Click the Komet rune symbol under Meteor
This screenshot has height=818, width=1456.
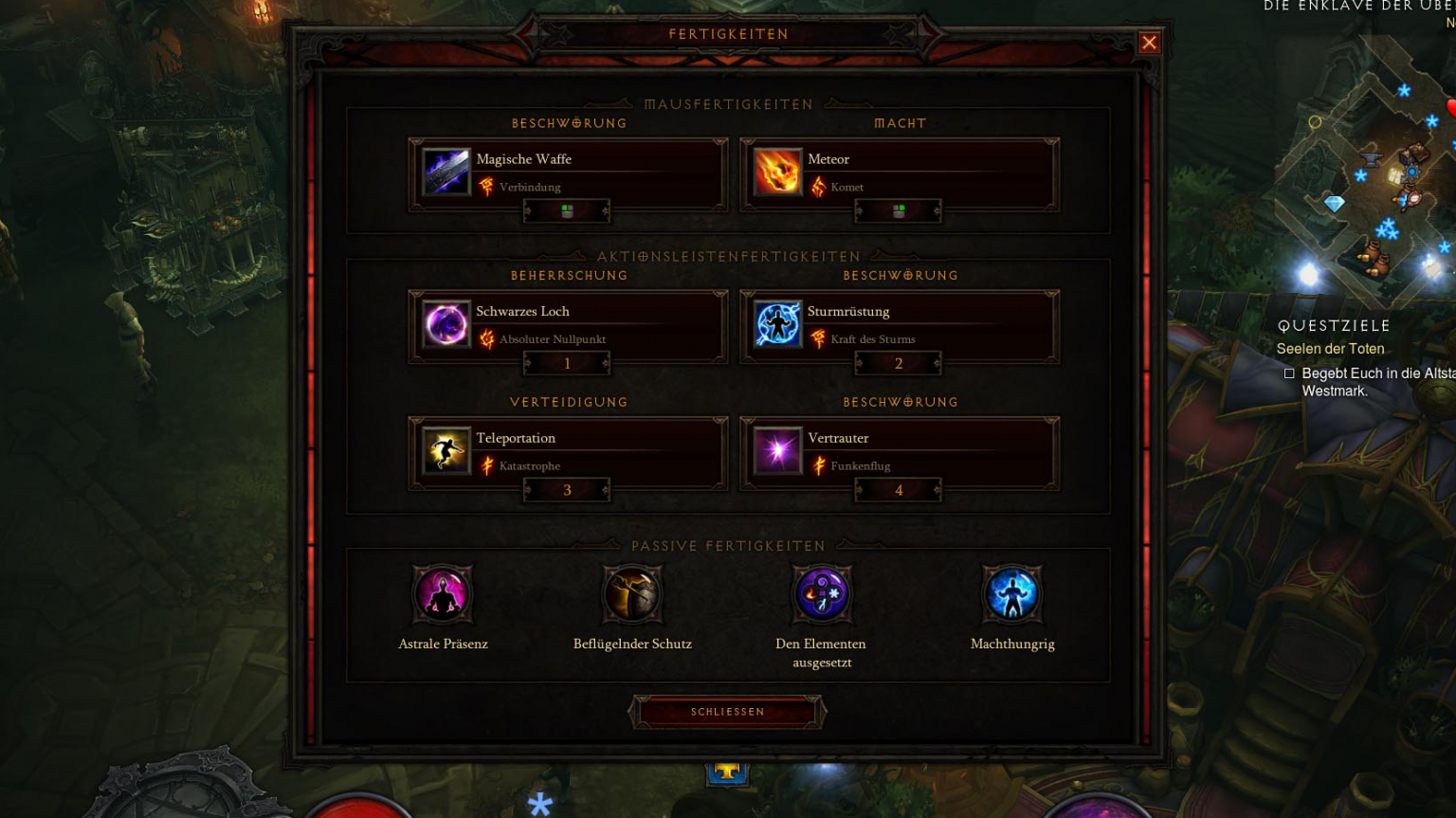pyautogui.click(x=817, y=187)
